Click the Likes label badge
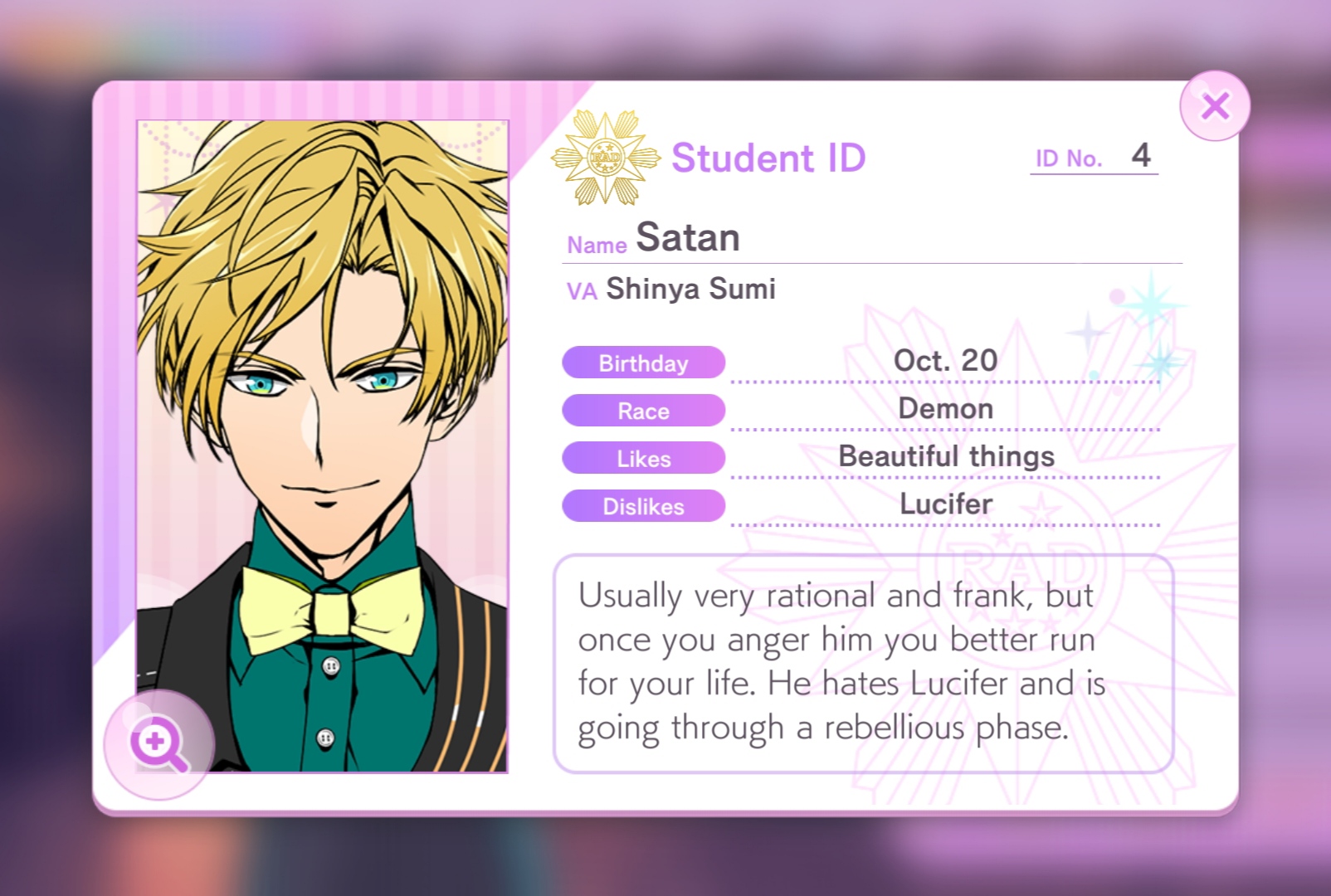Image resolution: width=1331 pixels, height=896 pixels. click(644, 458)
